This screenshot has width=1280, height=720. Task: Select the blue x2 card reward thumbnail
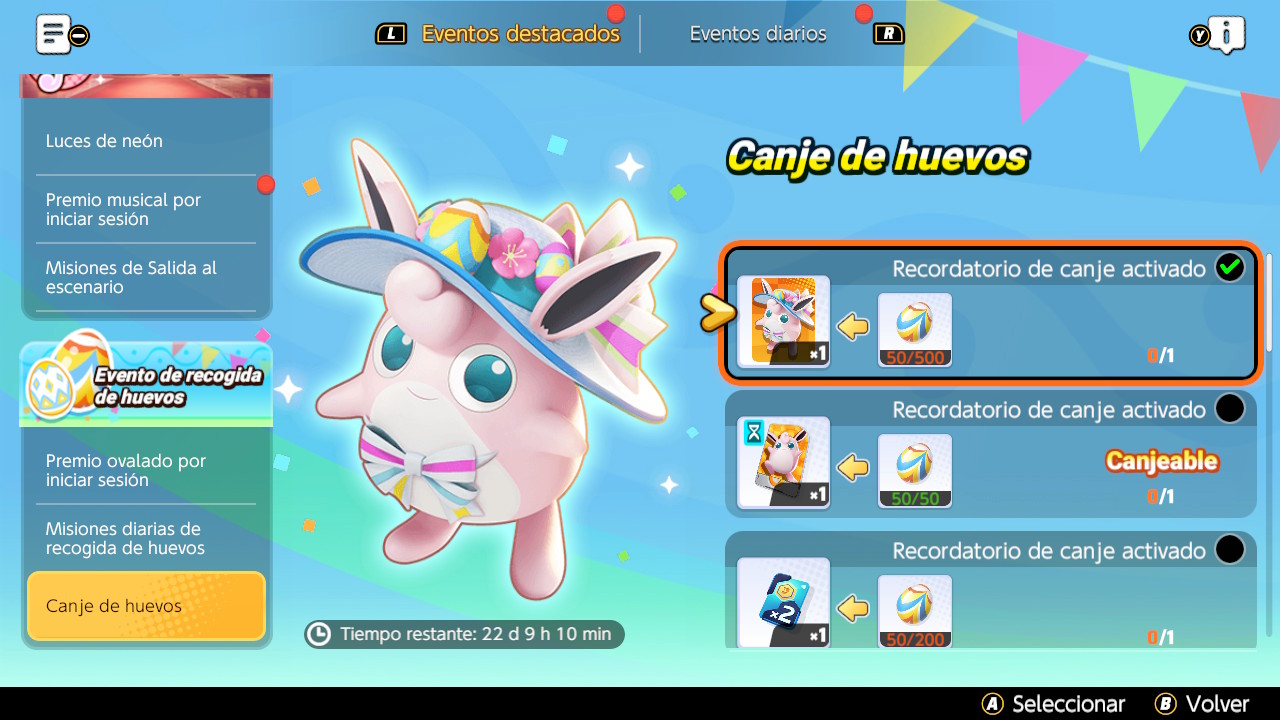pos(783,602)
